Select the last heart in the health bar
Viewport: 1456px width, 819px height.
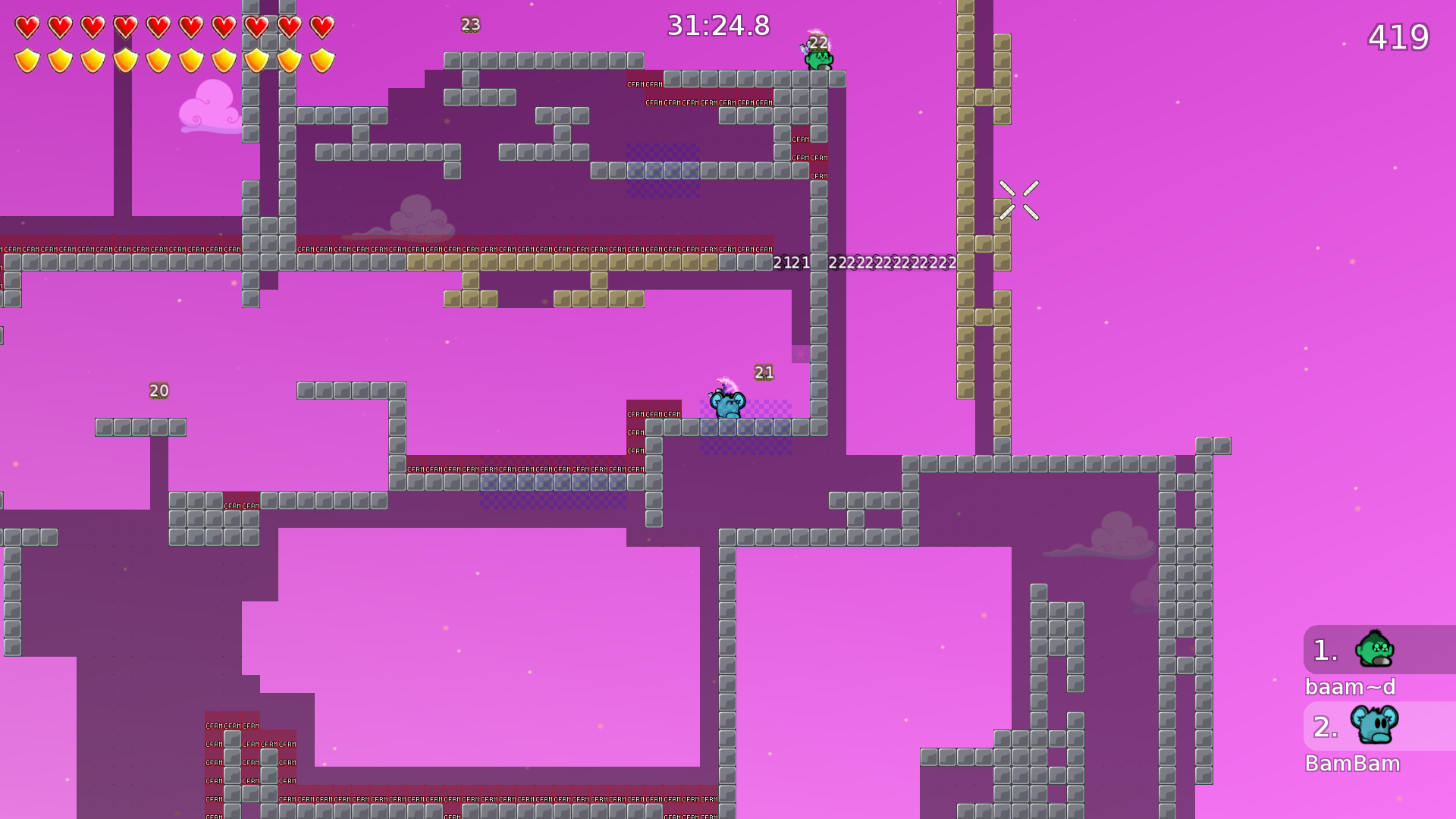[x=321, y=26]
